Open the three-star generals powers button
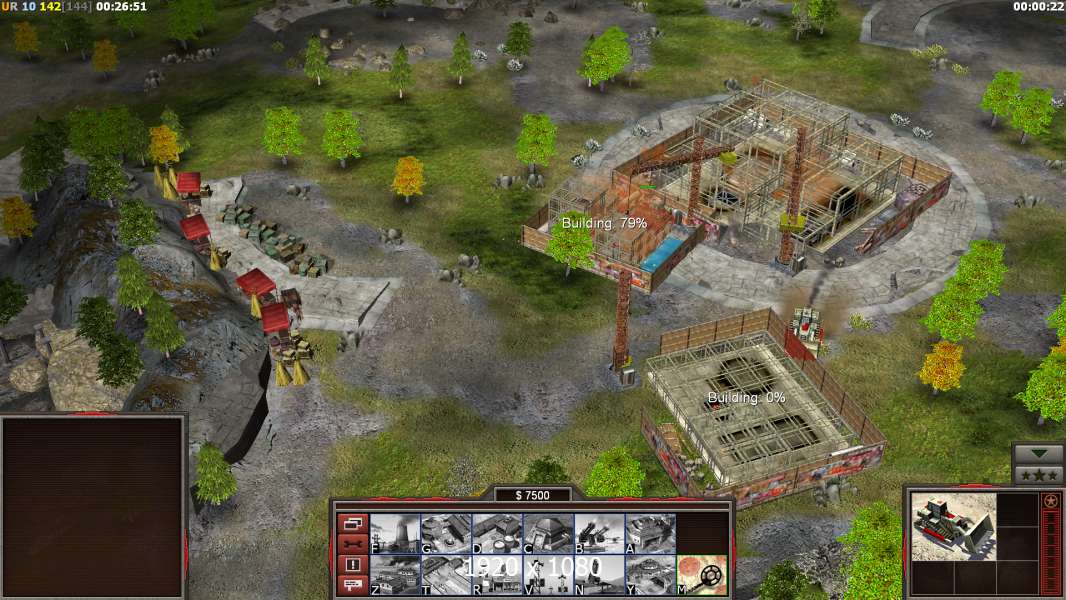 (x=1038, y=474)
